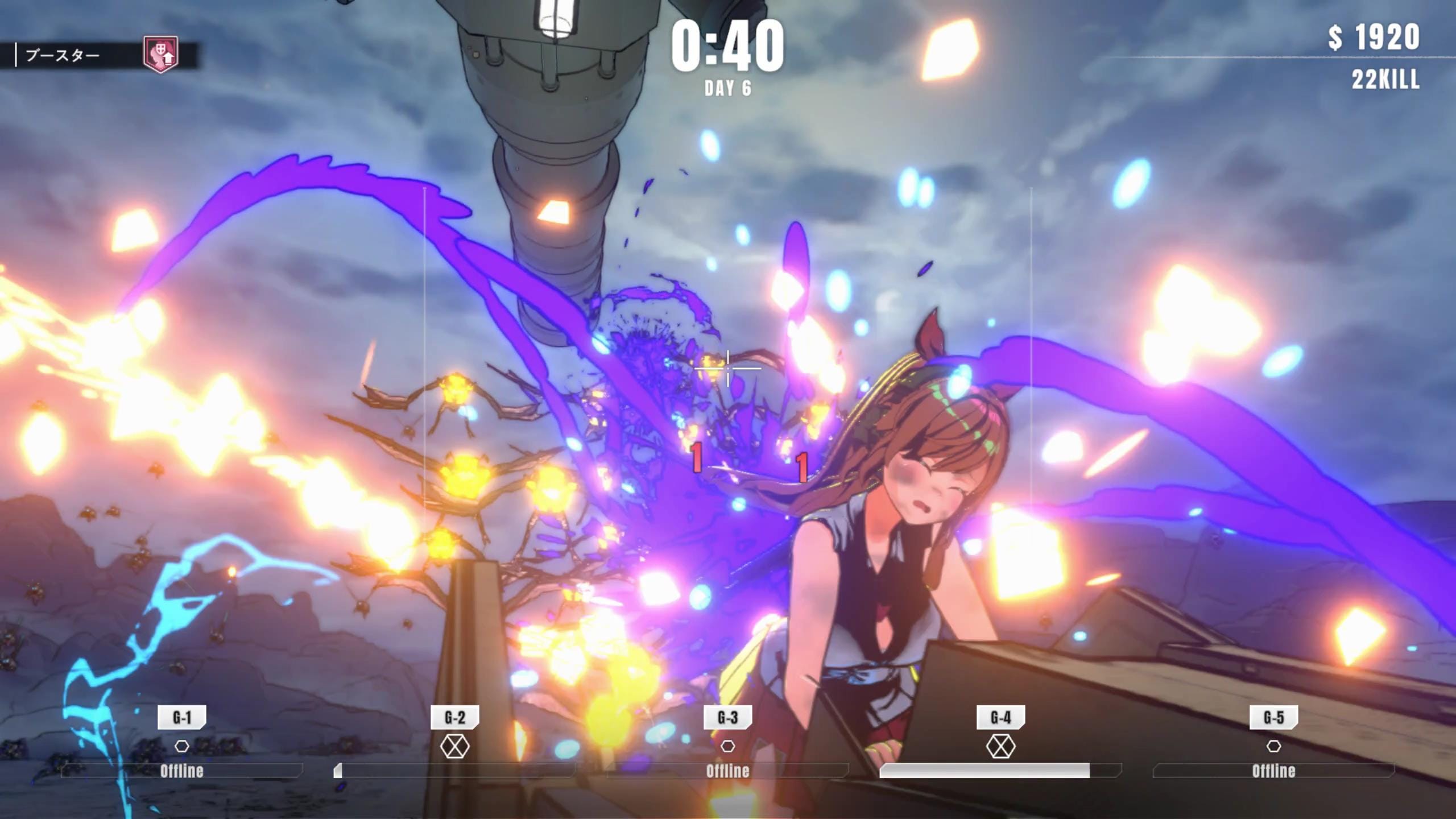Select the G-2 gate label
The height and width of the screenshot is (819, 1456).
click(x=455, y=717)
